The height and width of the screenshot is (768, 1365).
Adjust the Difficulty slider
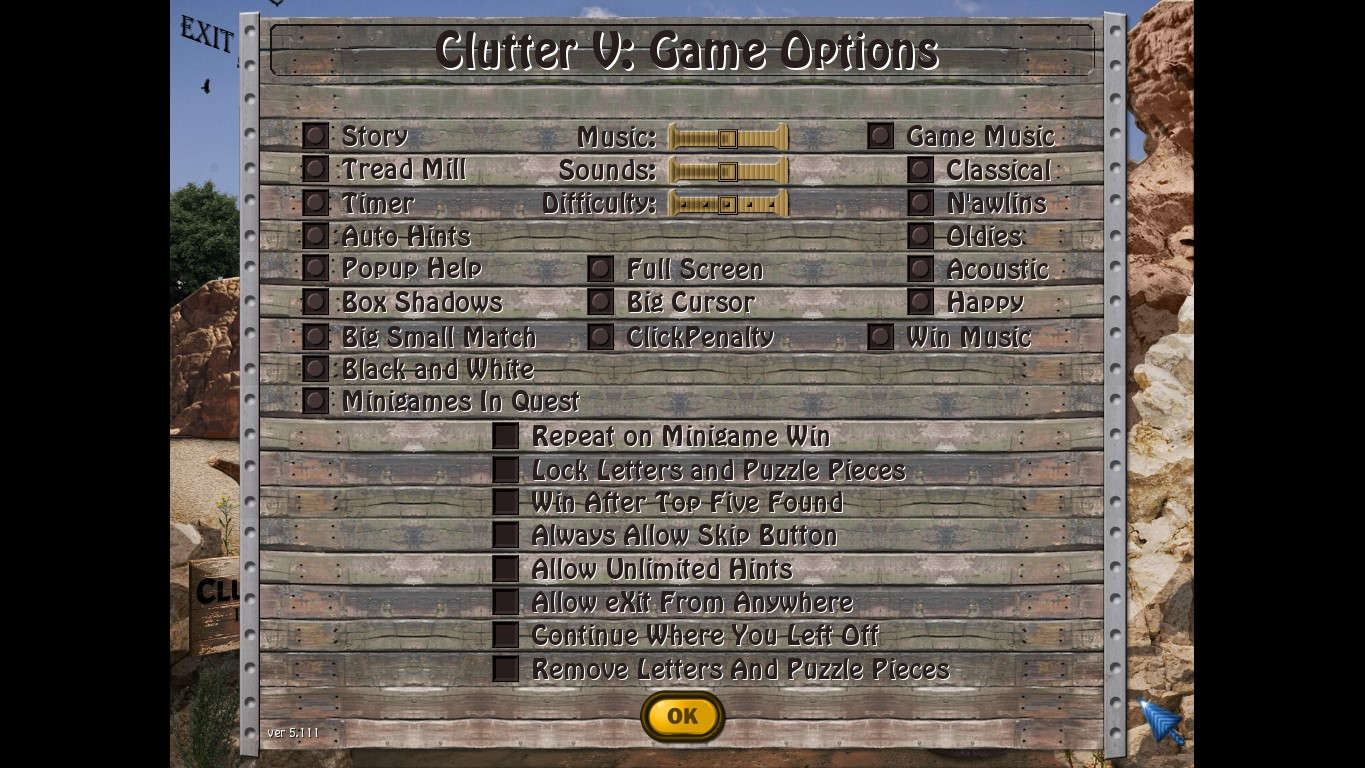[x=726, y=203]
